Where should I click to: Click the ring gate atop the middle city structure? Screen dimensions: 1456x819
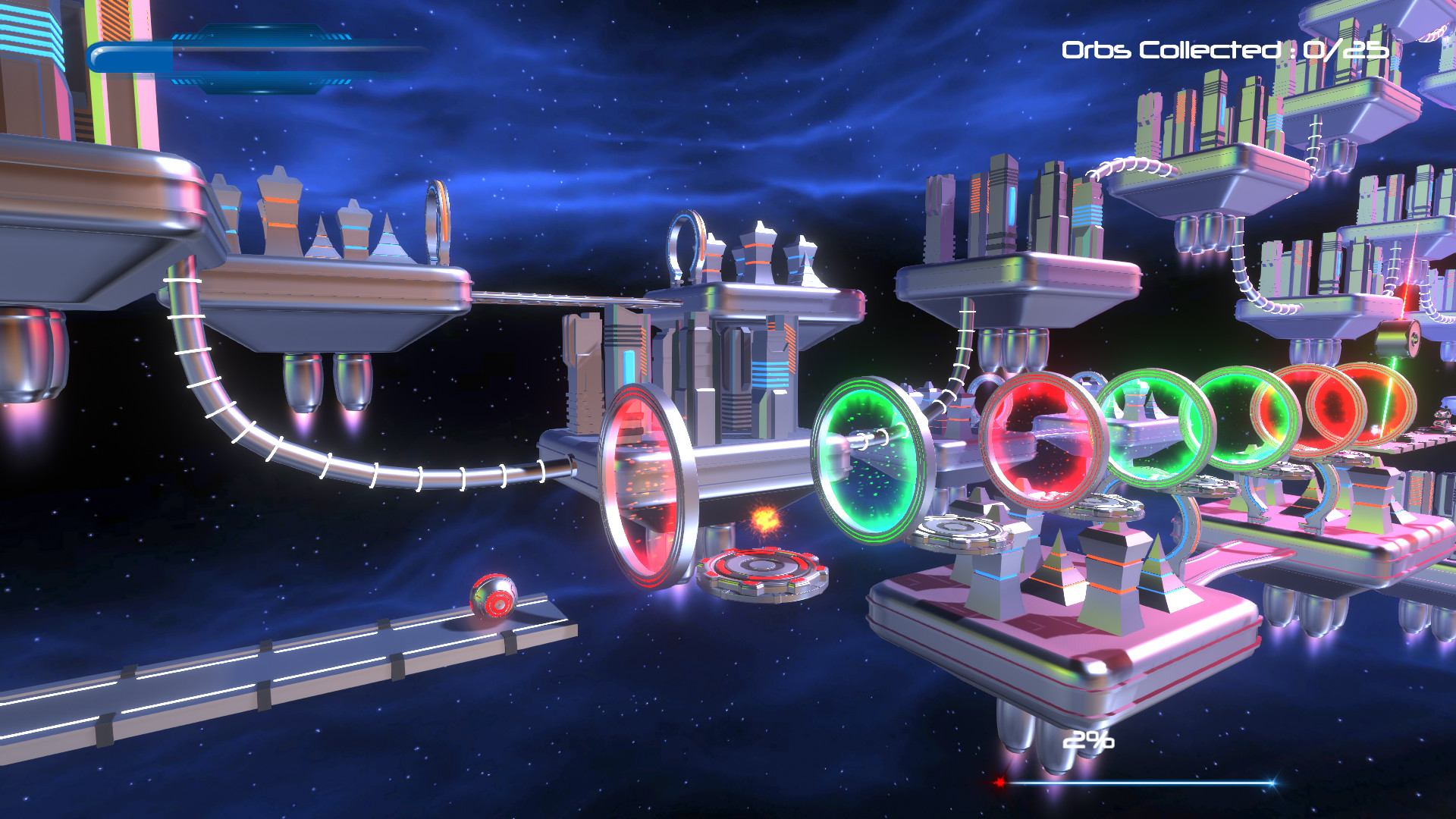[x=685, y=243]
